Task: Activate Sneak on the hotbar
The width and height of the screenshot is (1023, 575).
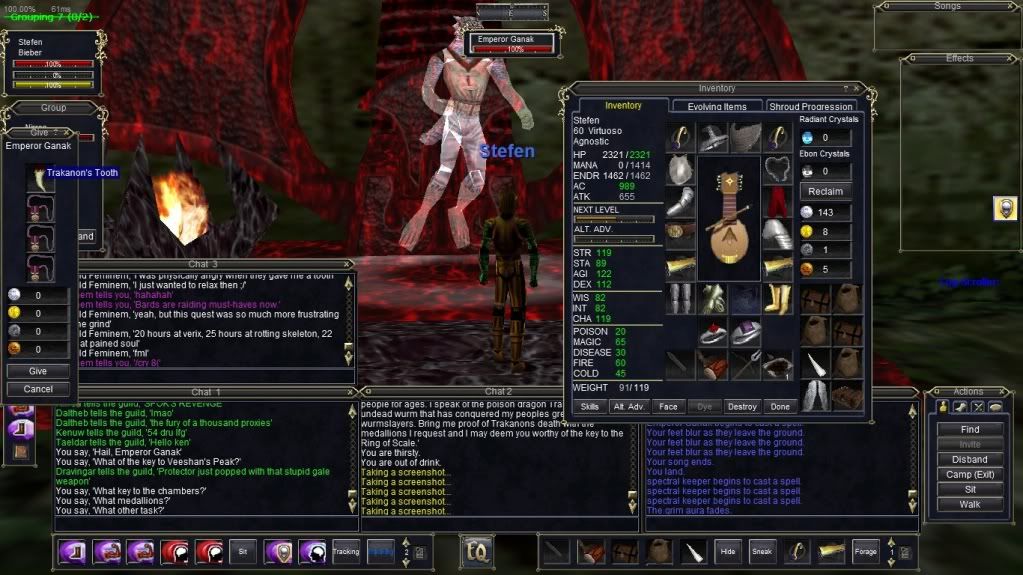Action: 762,551
